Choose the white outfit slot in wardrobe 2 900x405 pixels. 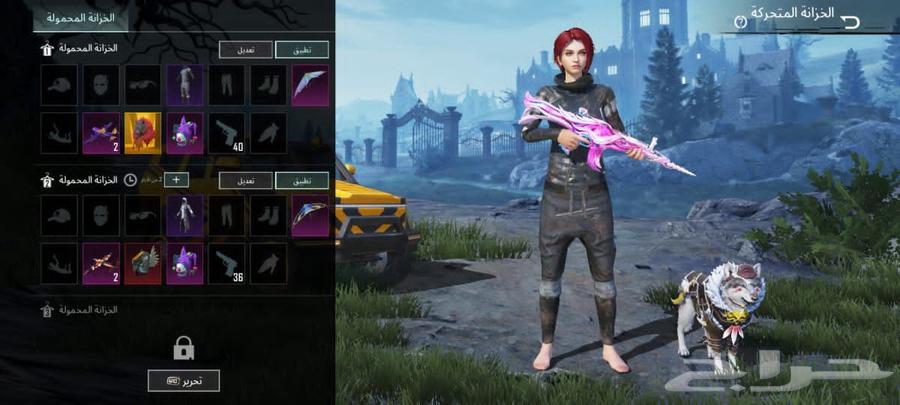[185, 216]
